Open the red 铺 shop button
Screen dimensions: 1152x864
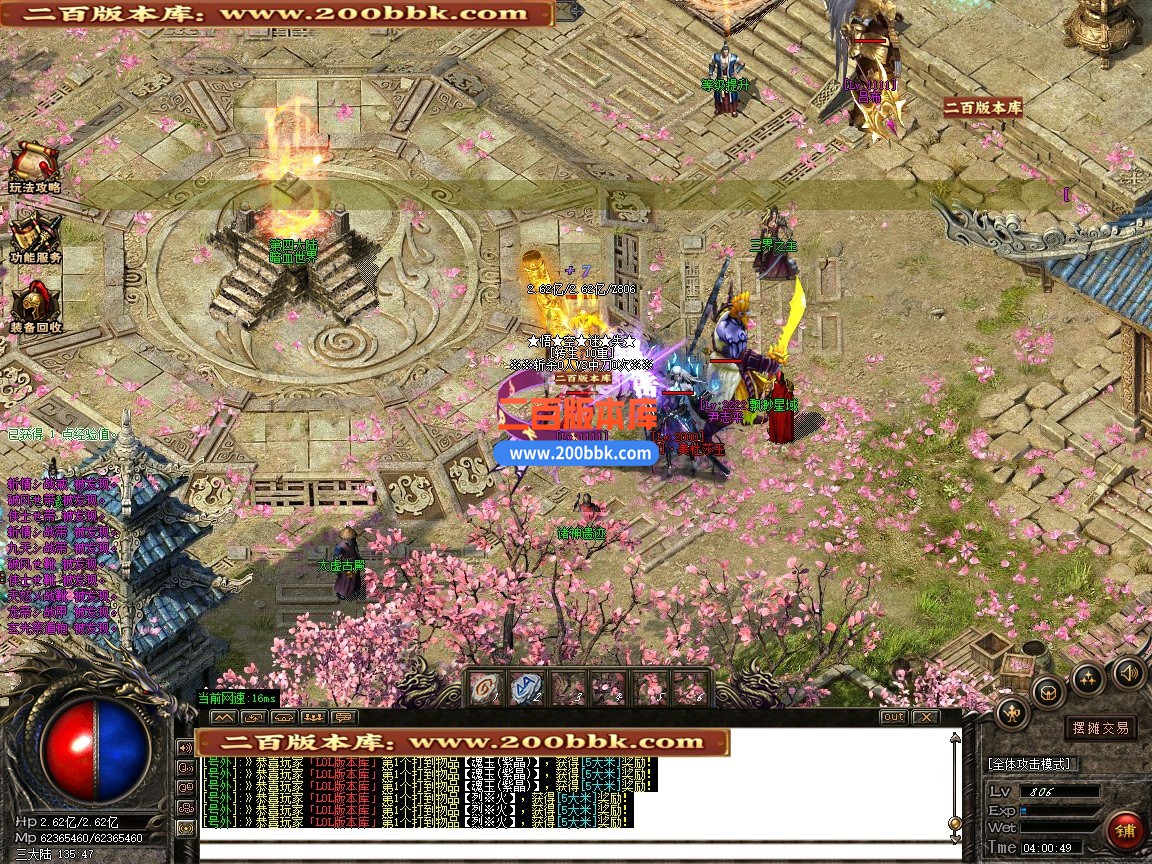pos(1125,830)
